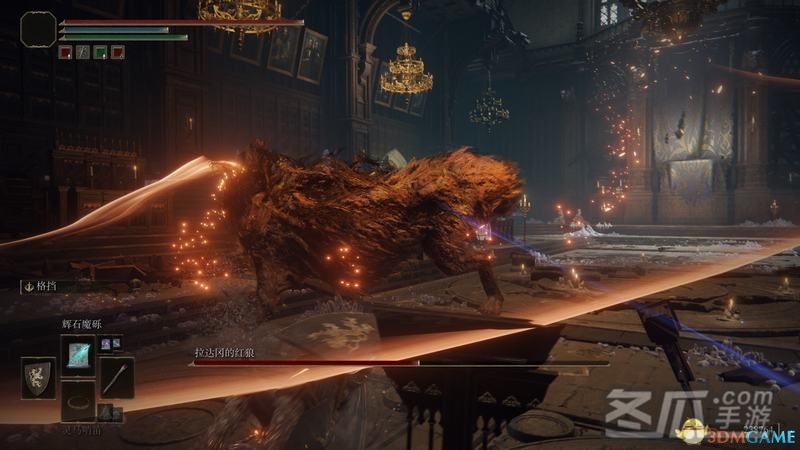
Task: Click the heraldic shield left-hand slot
Action: pos(39,378)
